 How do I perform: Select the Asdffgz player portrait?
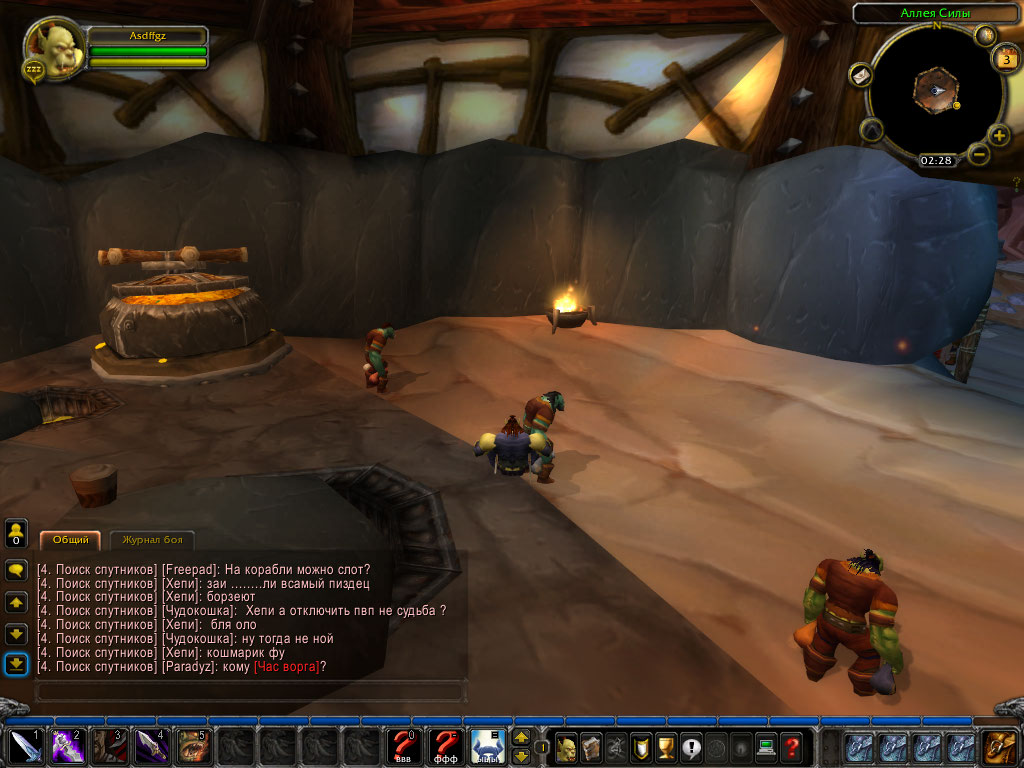[x=53, y=50]
